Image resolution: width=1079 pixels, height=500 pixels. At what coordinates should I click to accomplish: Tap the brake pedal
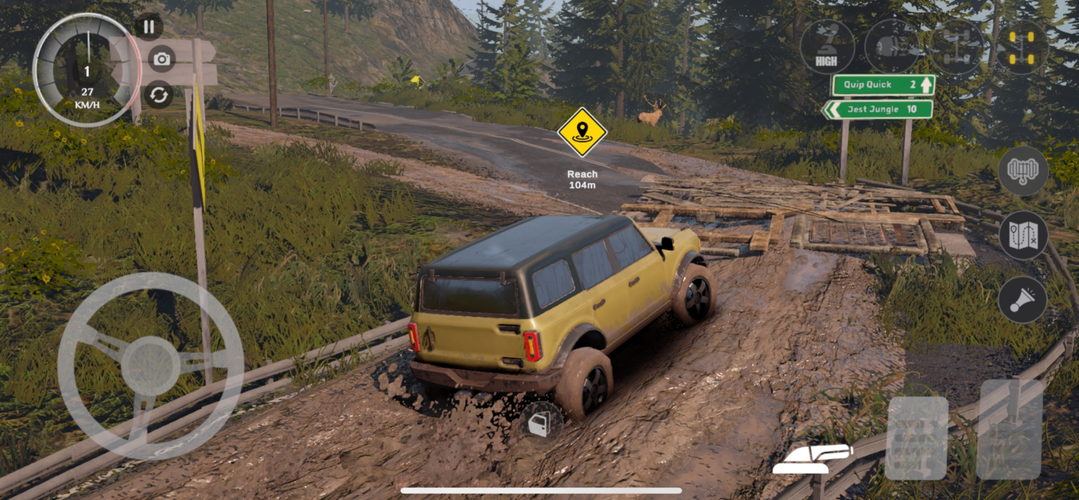point(917,438)
